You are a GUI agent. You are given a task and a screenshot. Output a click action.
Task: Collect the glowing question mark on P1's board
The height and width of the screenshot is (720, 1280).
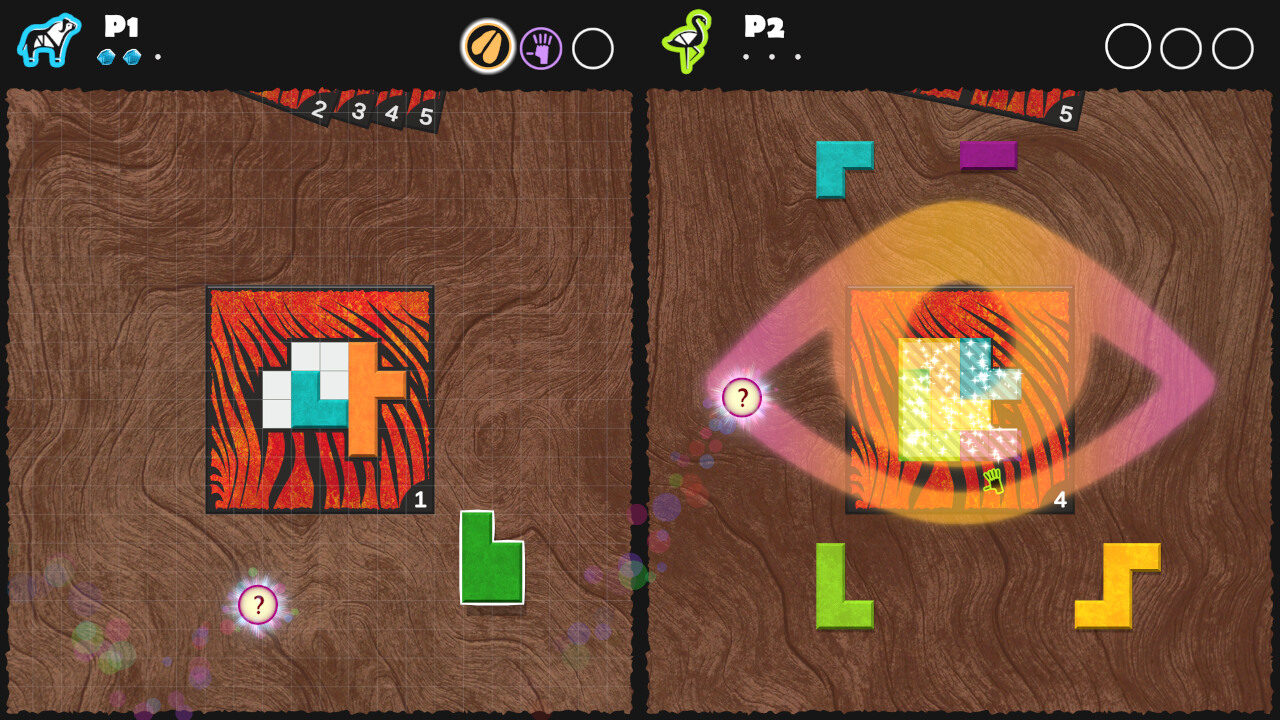258,604
